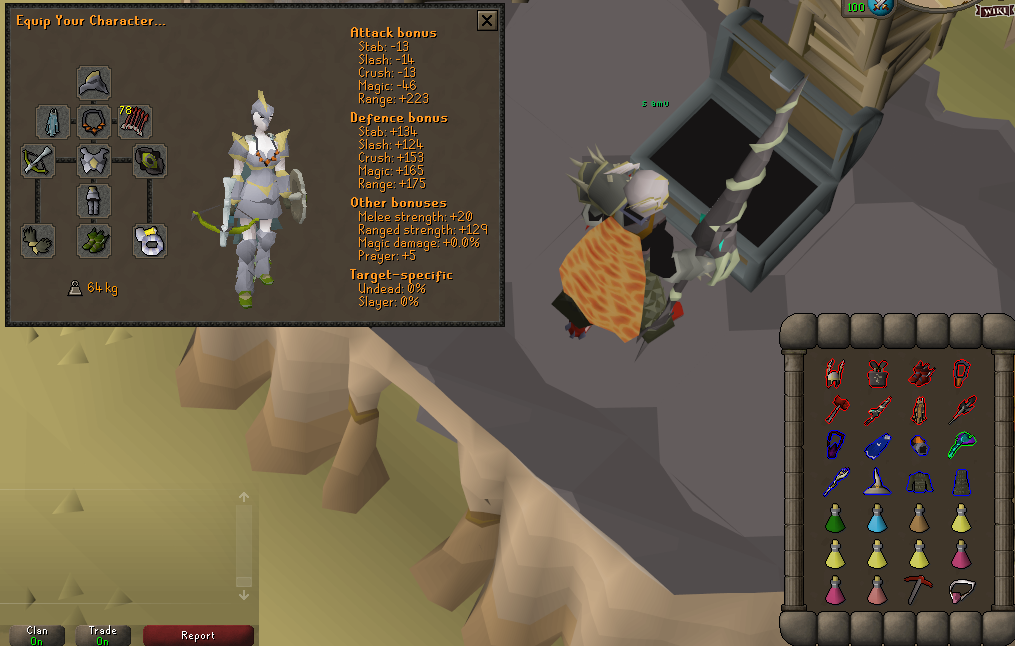Click the ammo slot with 78 arrows
The height and width of the screenshot is (646, 1015).
click(x=135, y=122)
